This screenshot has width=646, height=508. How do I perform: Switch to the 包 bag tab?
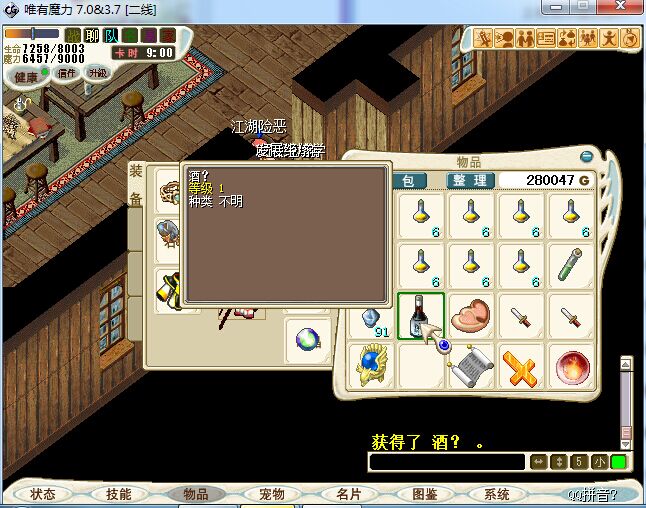point(408,181)
